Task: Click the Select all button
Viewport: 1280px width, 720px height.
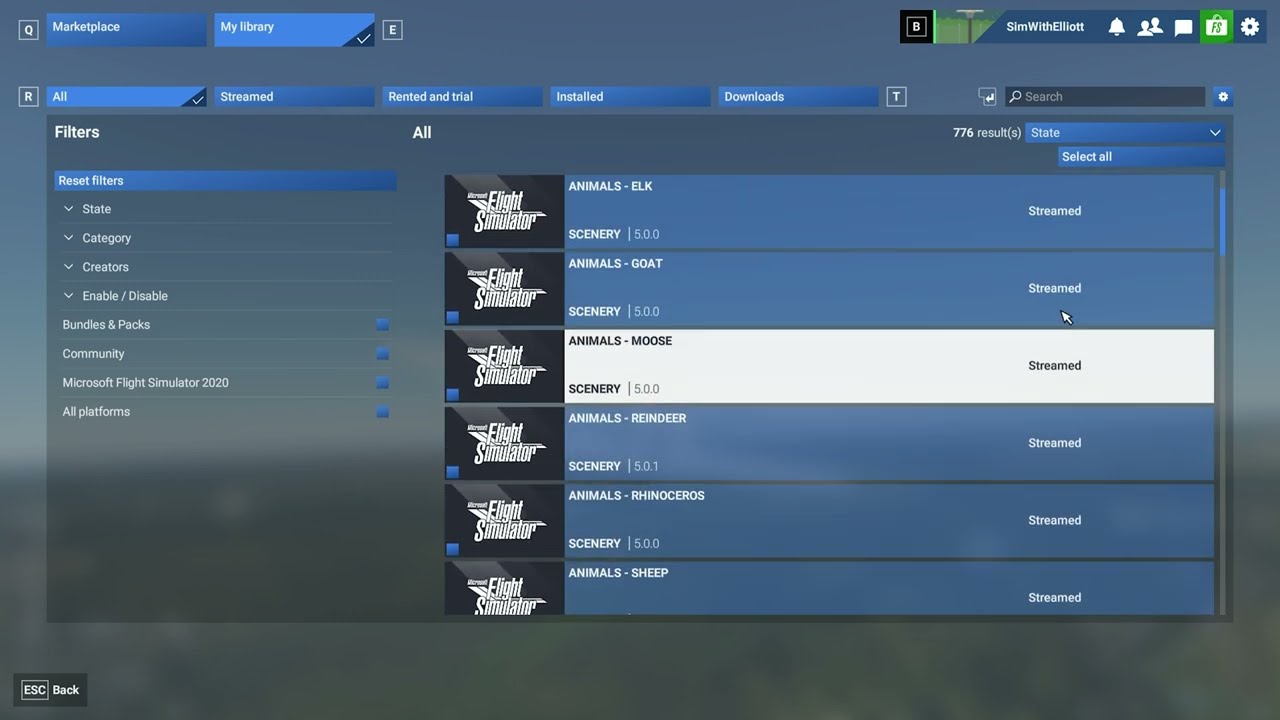Action: coord(1140,157)
